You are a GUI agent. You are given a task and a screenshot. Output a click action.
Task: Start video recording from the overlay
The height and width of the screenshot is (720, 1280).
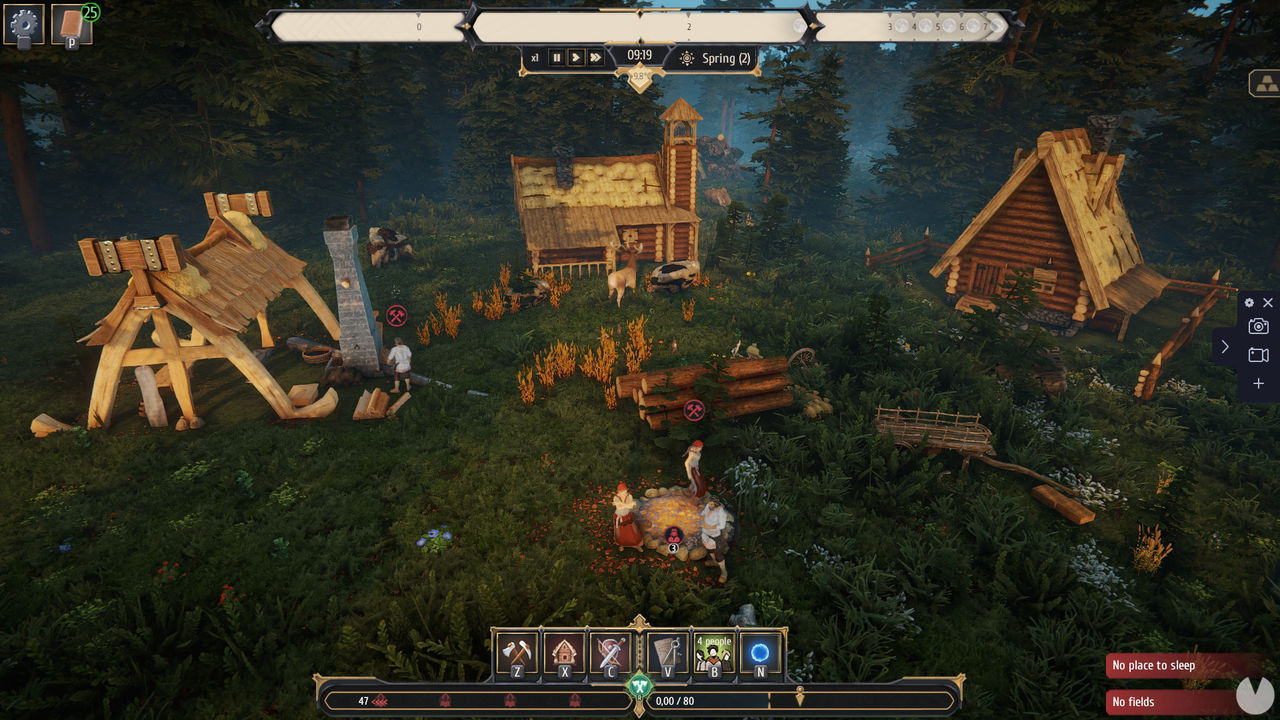(x=1258, y=355)
